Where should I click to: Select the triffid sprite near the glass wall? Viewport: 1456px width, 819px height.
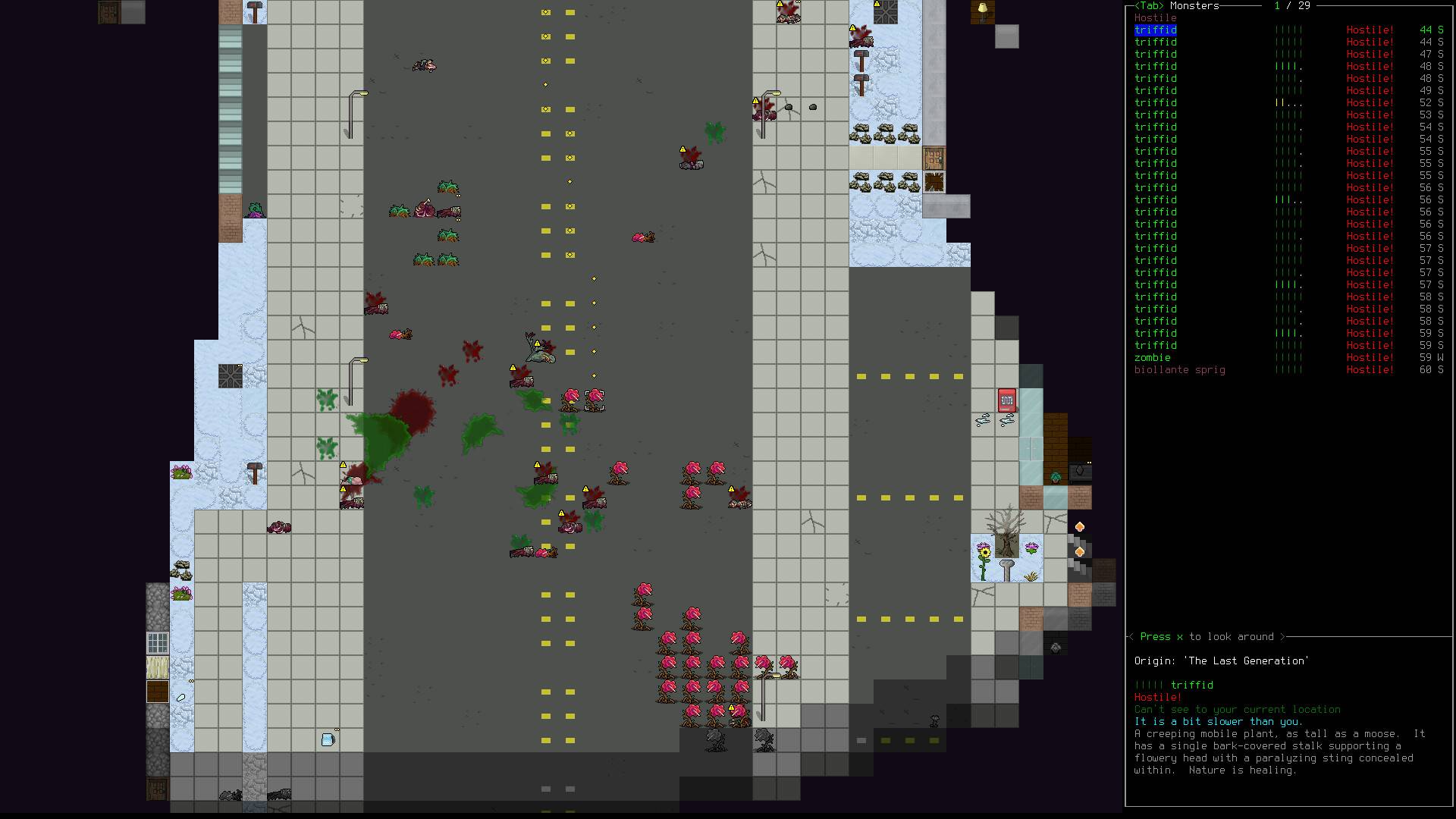pos(1055,477)
